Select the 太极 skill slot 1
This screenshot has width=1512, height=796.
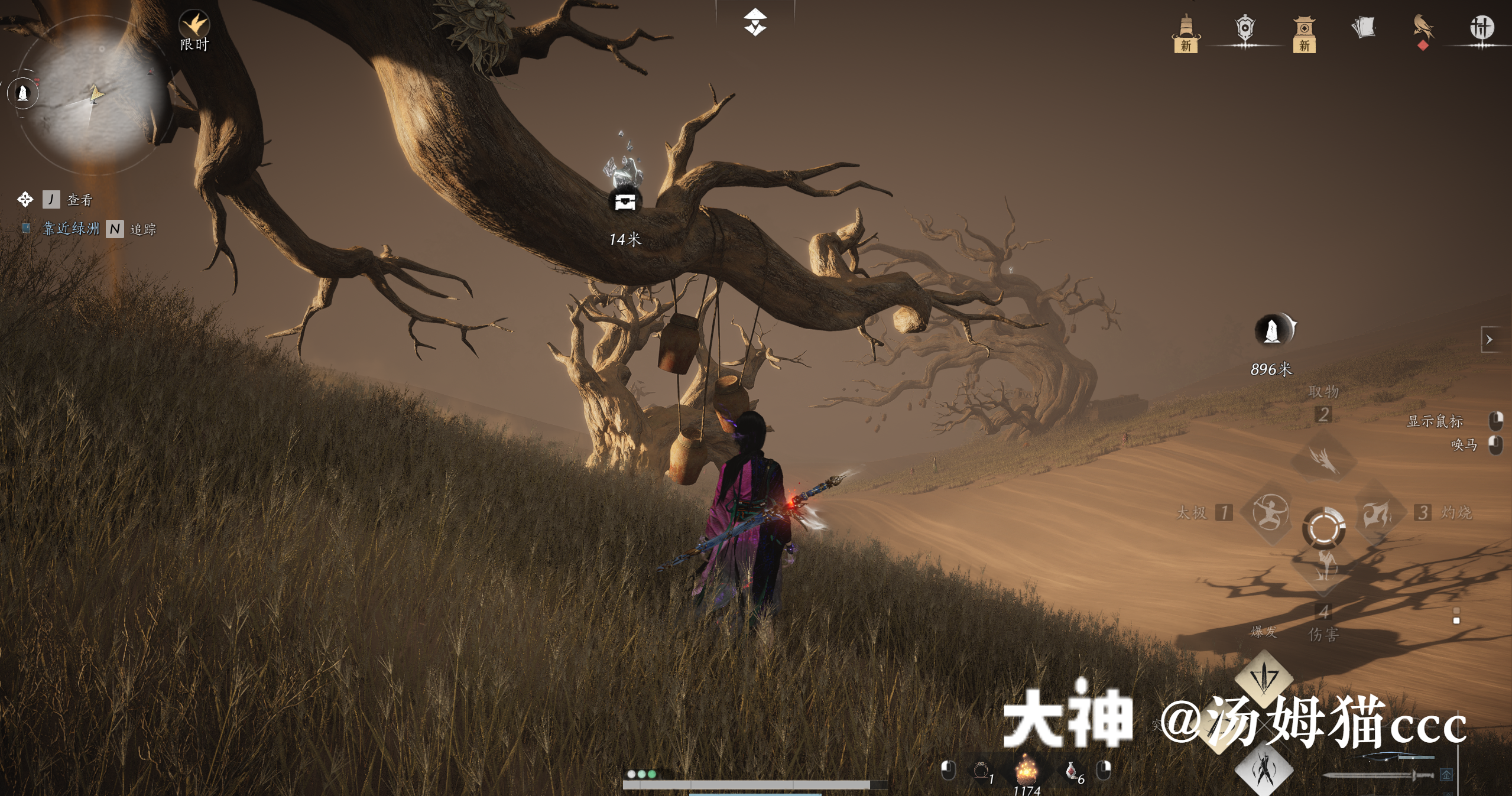[1271, 514]
